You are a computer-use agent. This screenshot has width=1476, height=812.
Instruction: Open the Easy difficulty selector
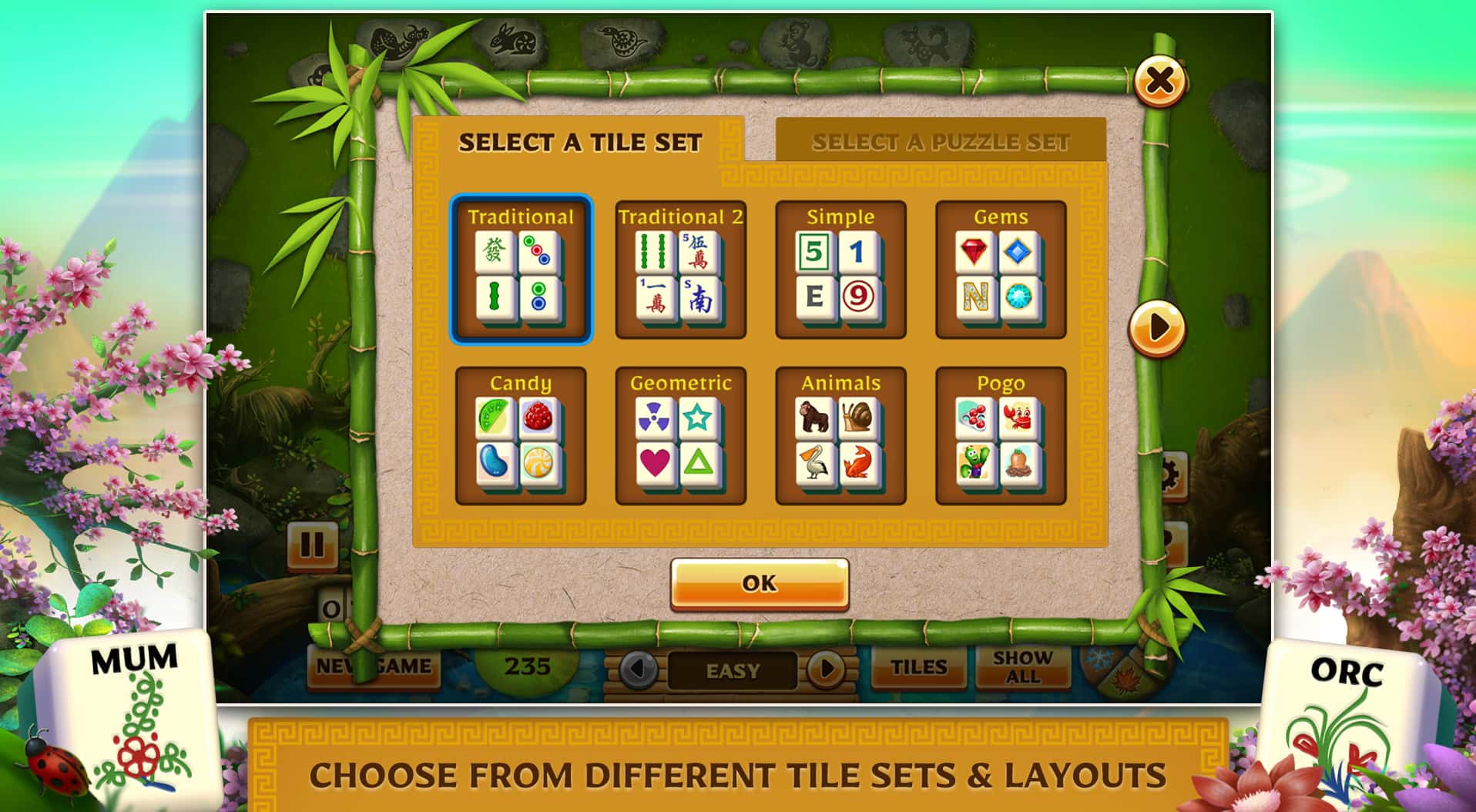coord(732,671)
